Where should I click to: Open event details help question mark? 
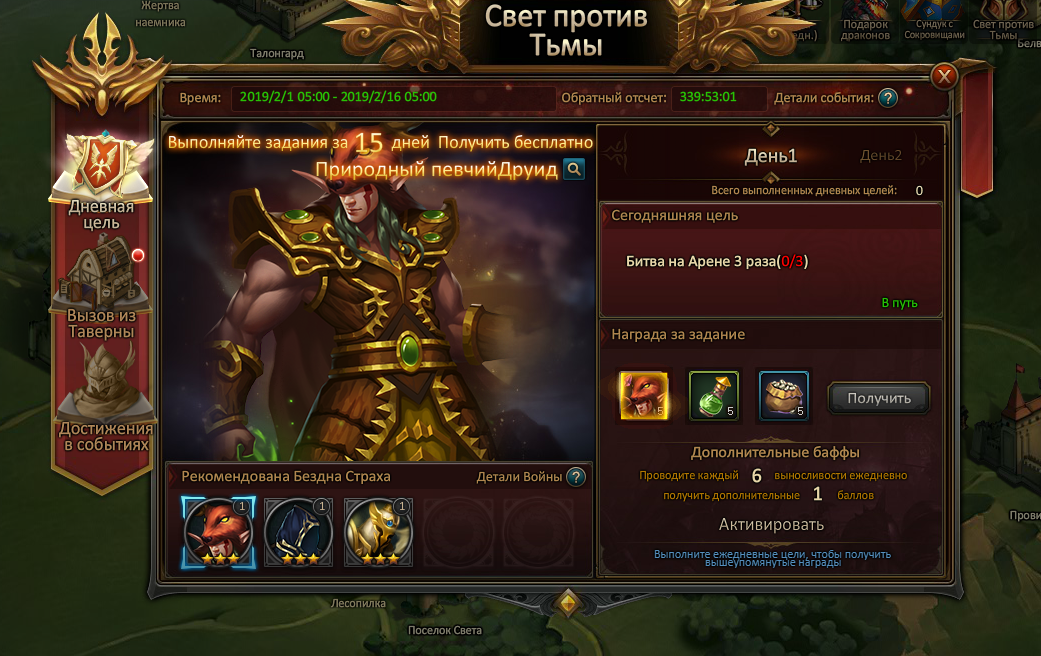pyautogui.click(x=887, y=98)
